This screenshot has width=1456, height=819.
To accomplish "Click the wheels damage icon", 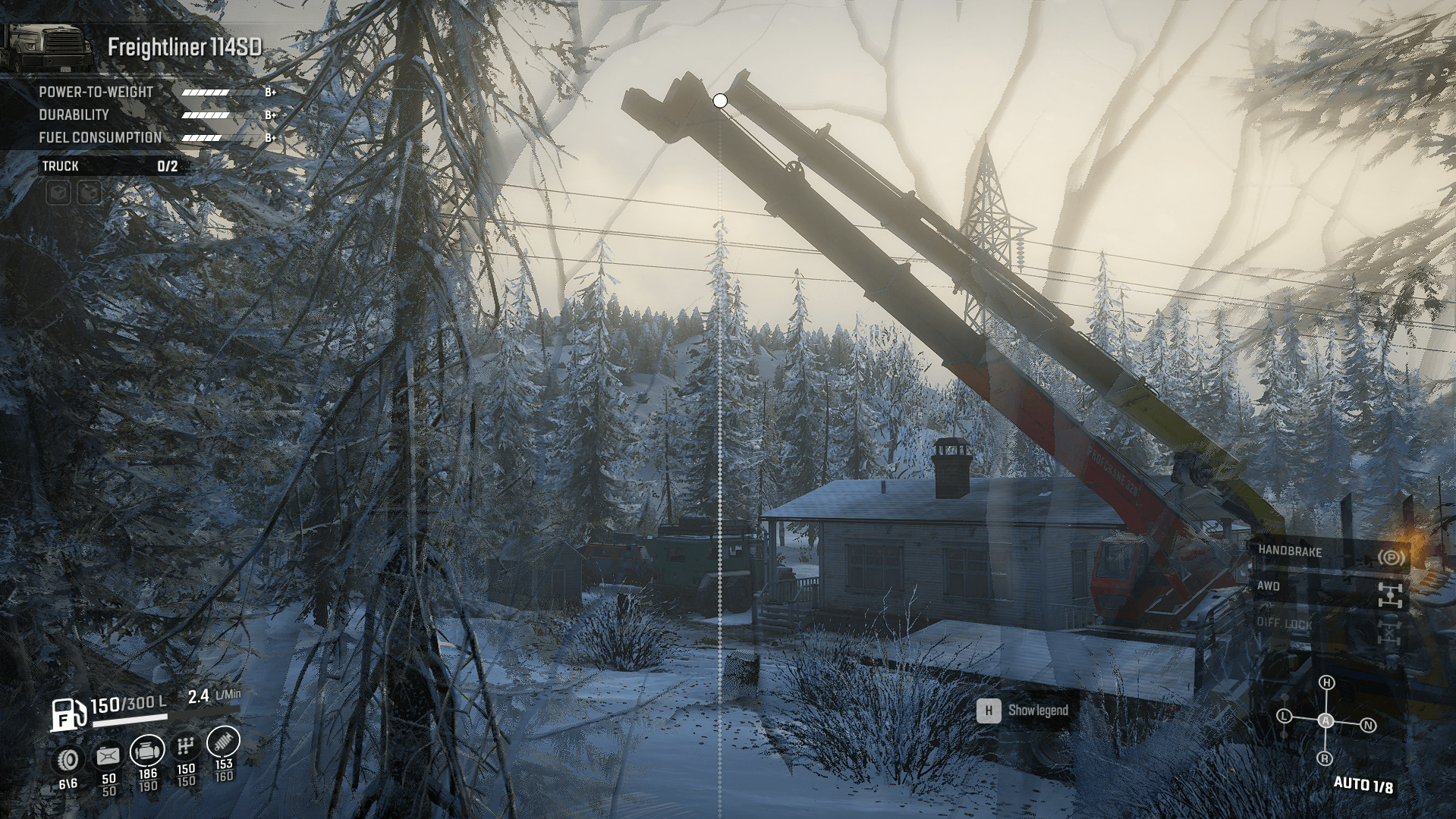I will click(69, 758).
